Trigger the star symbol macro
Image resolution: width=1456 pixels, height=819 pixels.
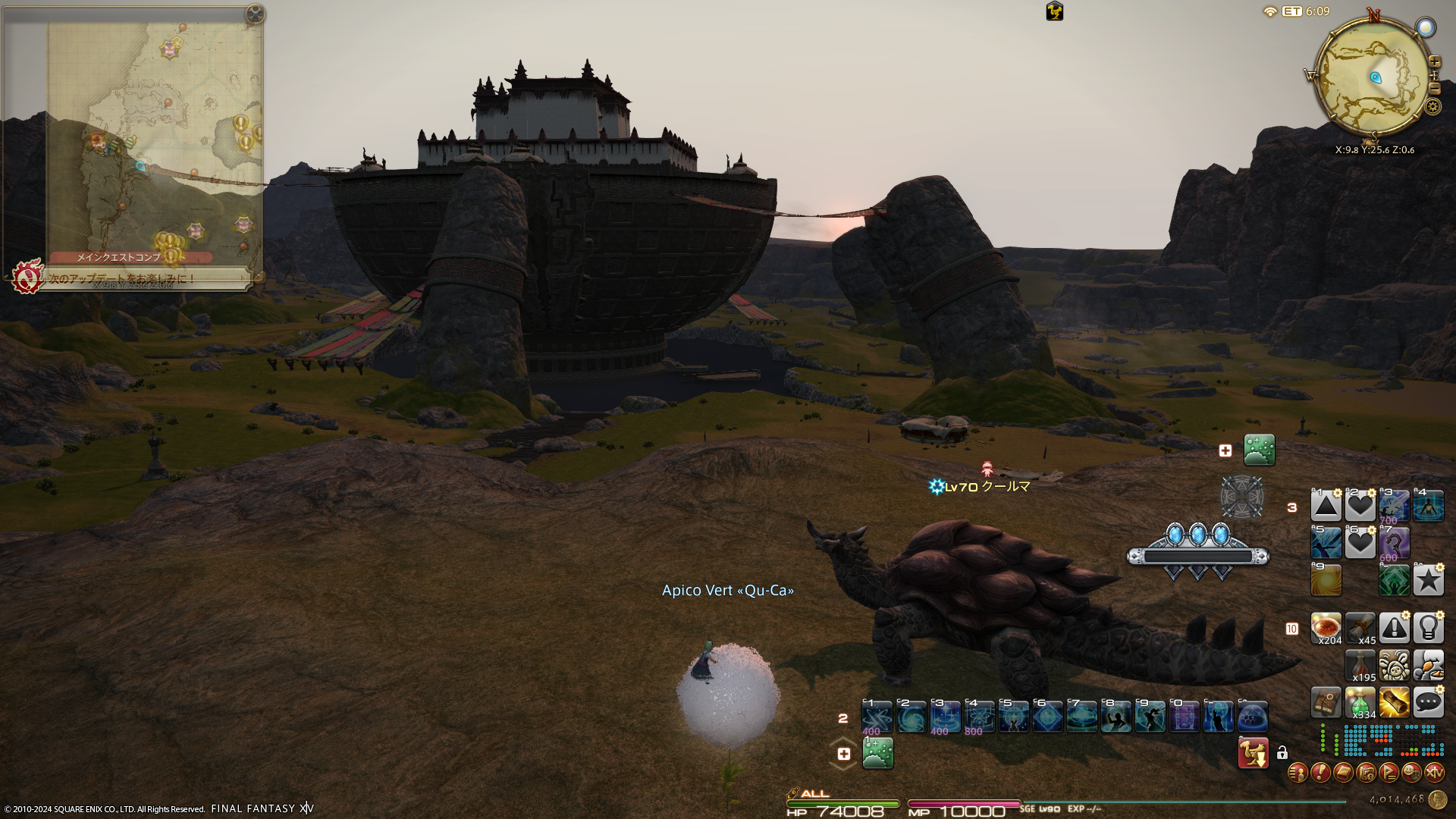coord(1428,580)
